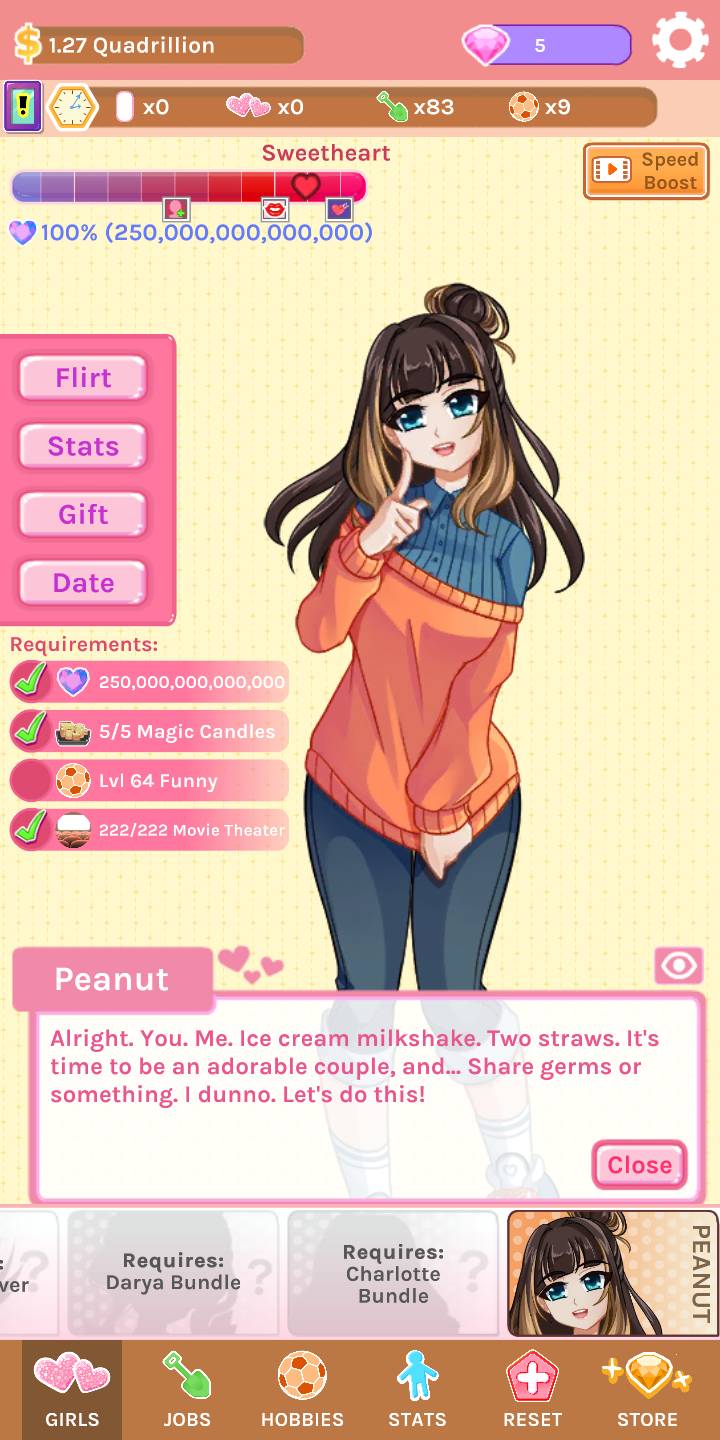Open the Jobs tab
The width and height of the screenshot is (720, 1440).
187,1390
